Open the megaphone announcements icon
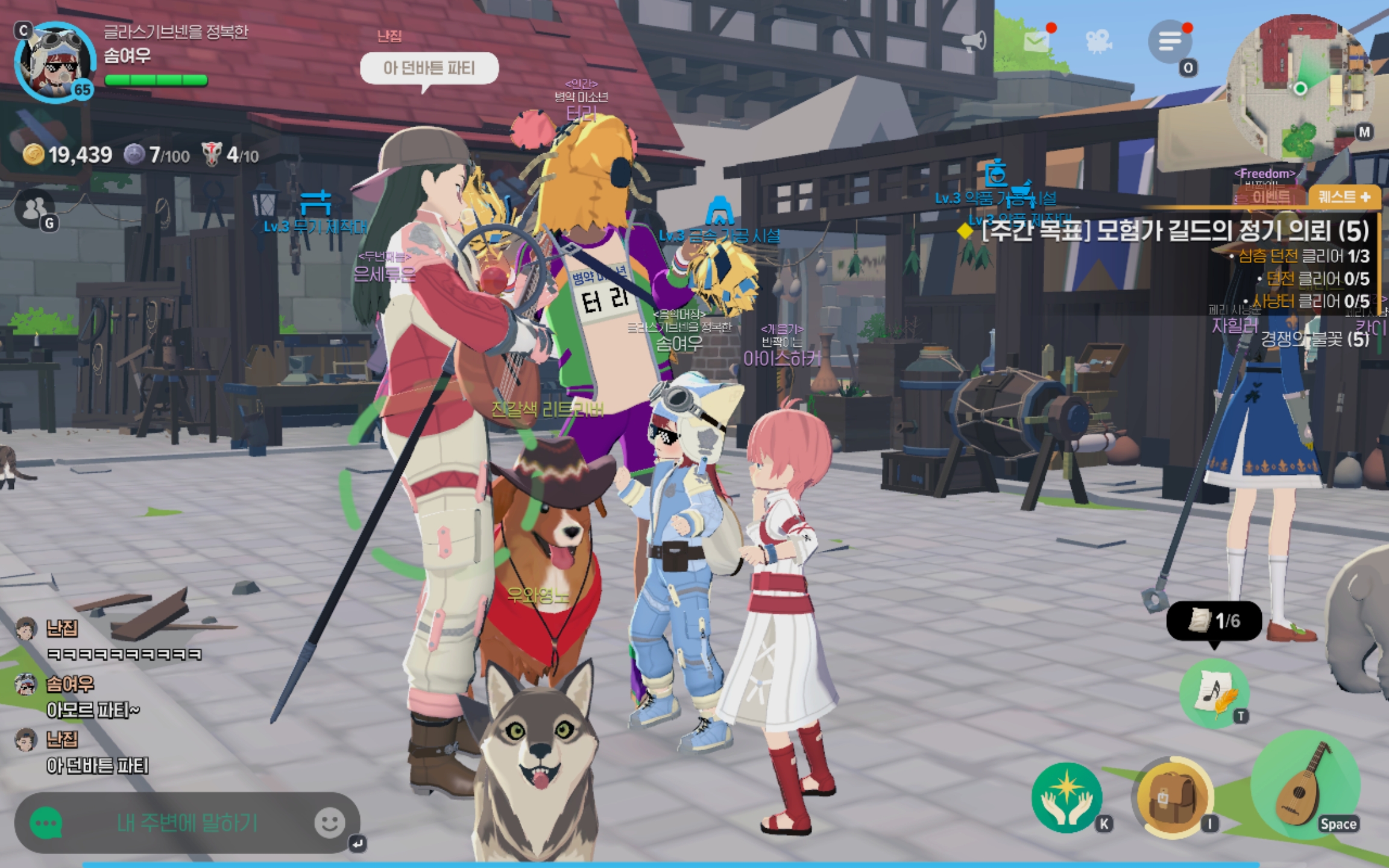Screen dimensions: 1389x868 (973, 41)
